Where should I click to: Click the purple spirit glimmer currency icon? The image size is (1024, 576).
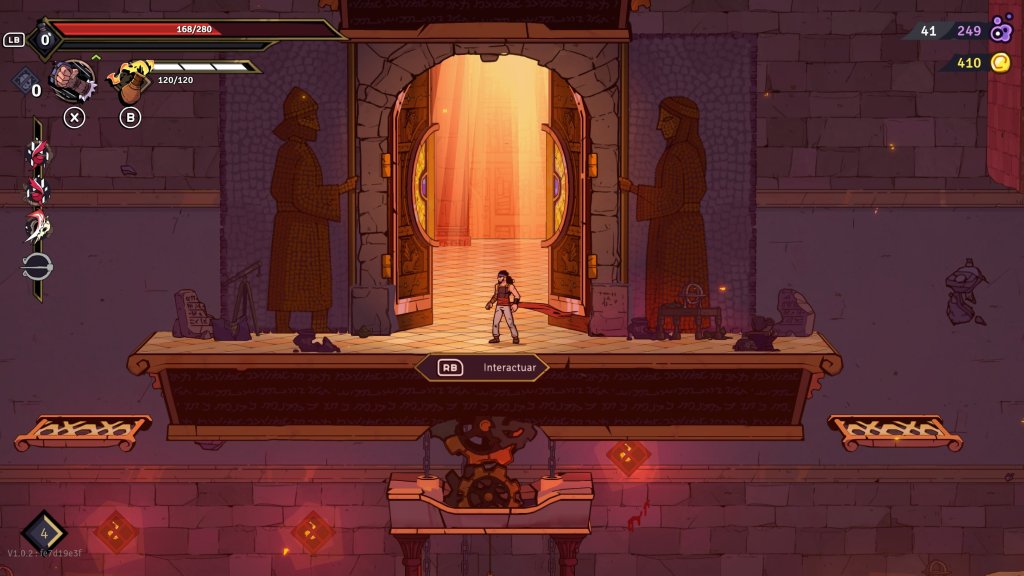pyautogui.click(x=1001, y=31)
